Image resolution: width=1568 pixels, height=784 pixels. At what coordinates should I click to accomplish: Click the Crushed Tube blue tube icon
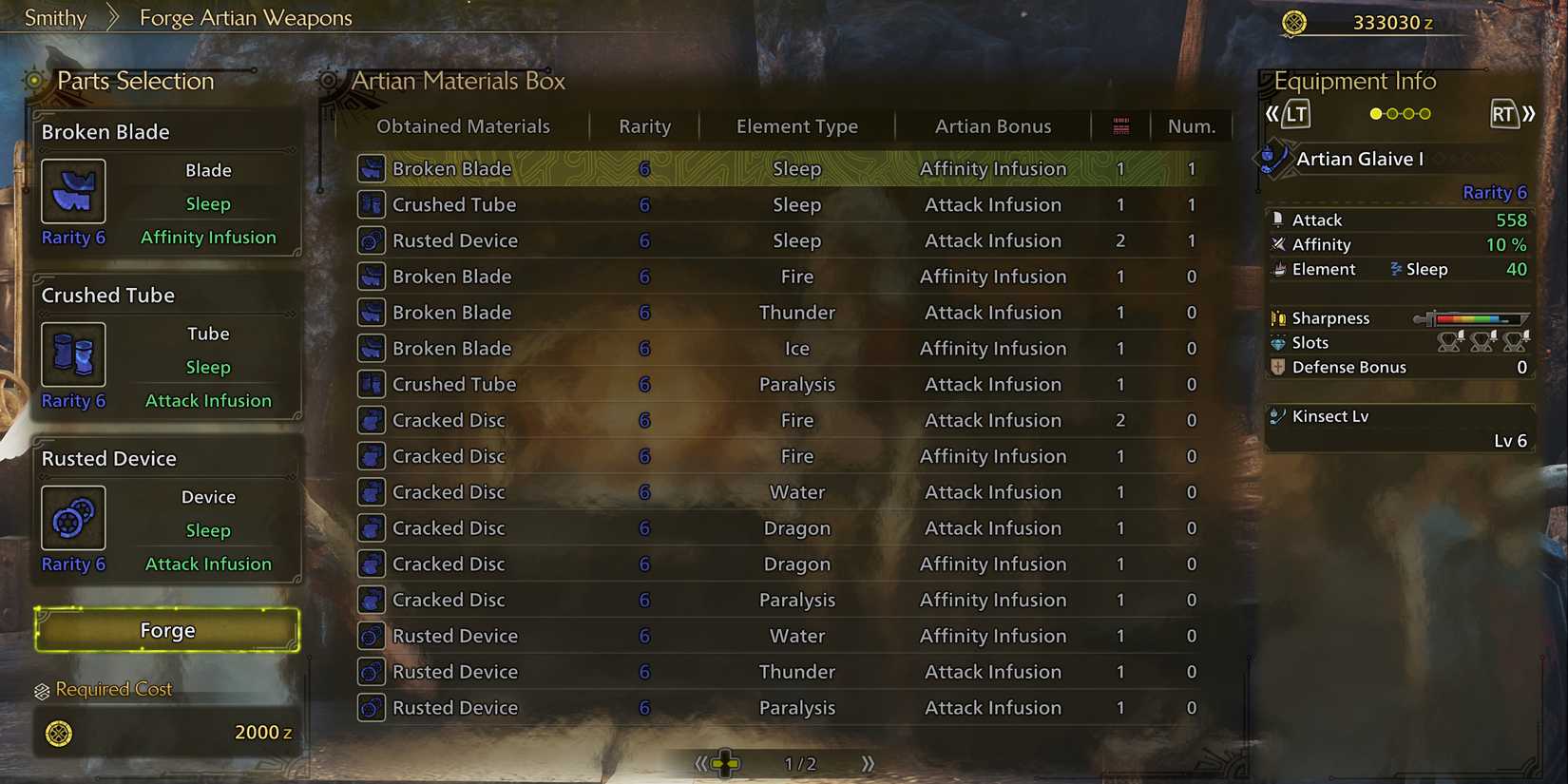click(73, 354)
